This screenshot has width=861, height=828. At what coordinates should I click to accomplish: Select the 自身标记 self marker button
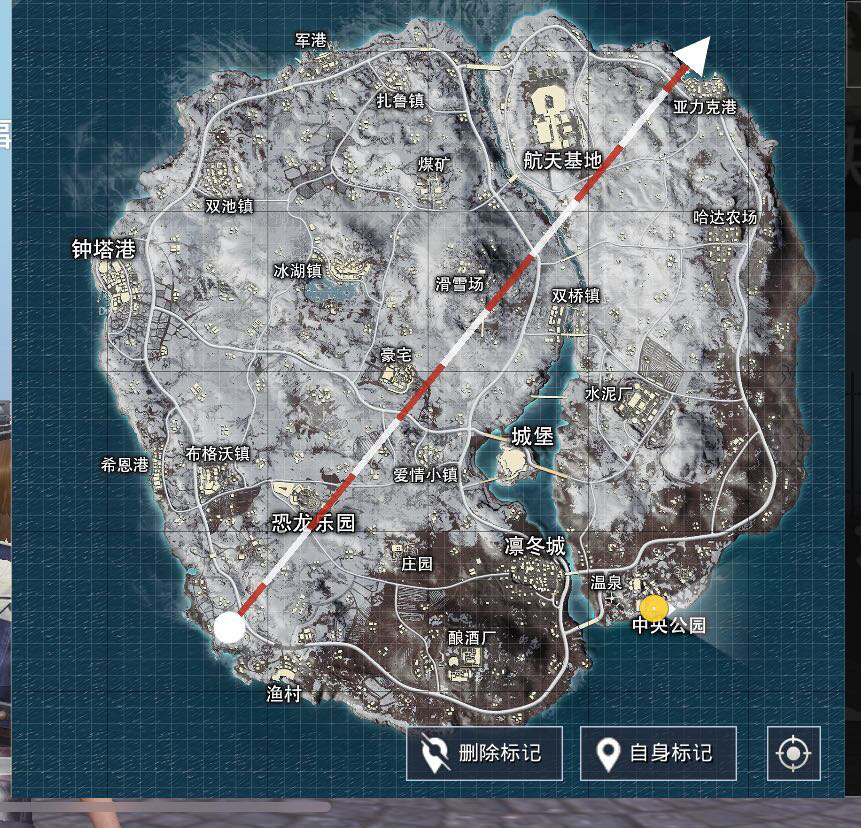click(x=658, y=753)
